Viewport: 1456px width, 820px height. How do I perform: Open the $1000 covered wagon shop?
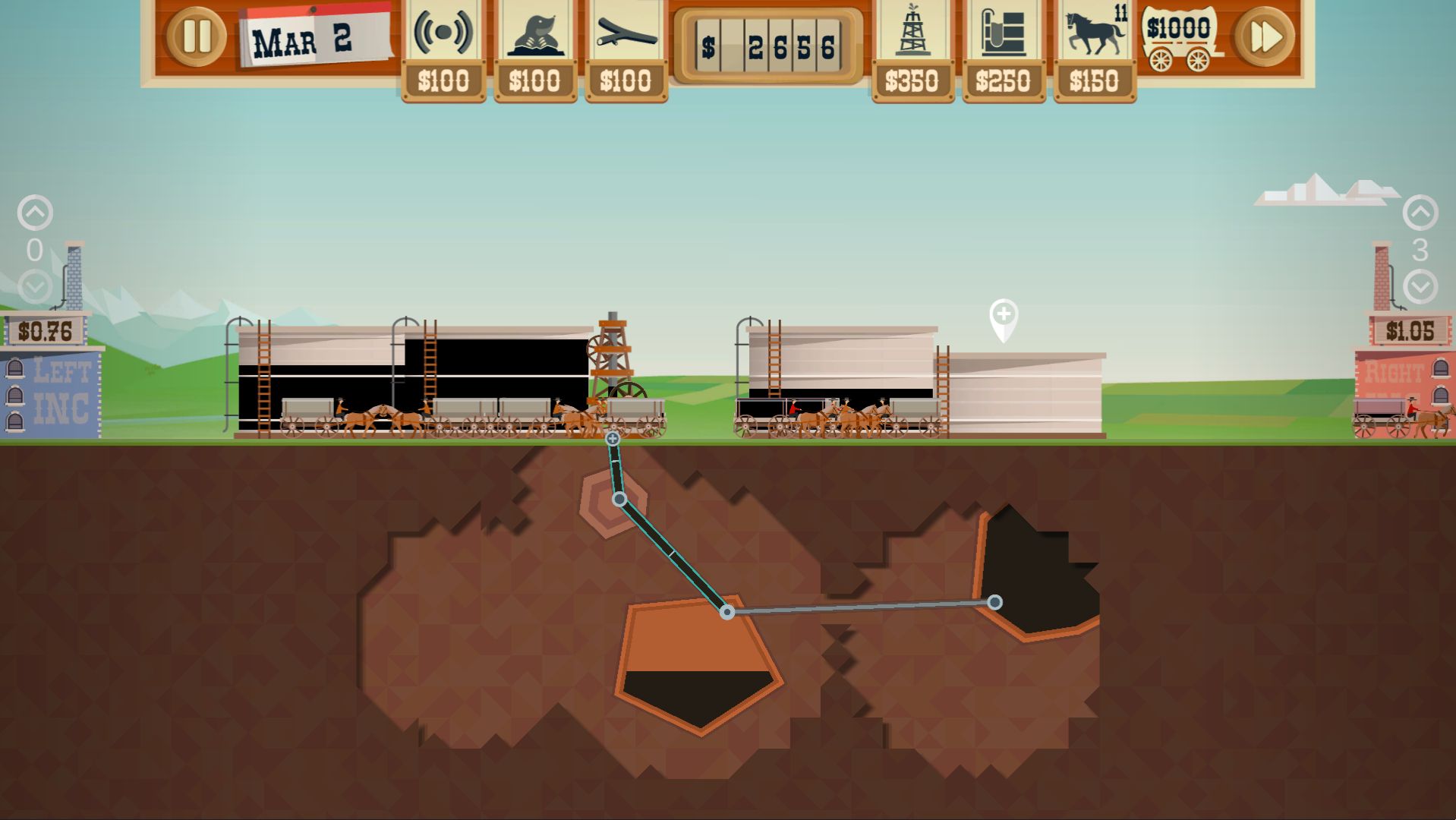[x=1180, y=39]
